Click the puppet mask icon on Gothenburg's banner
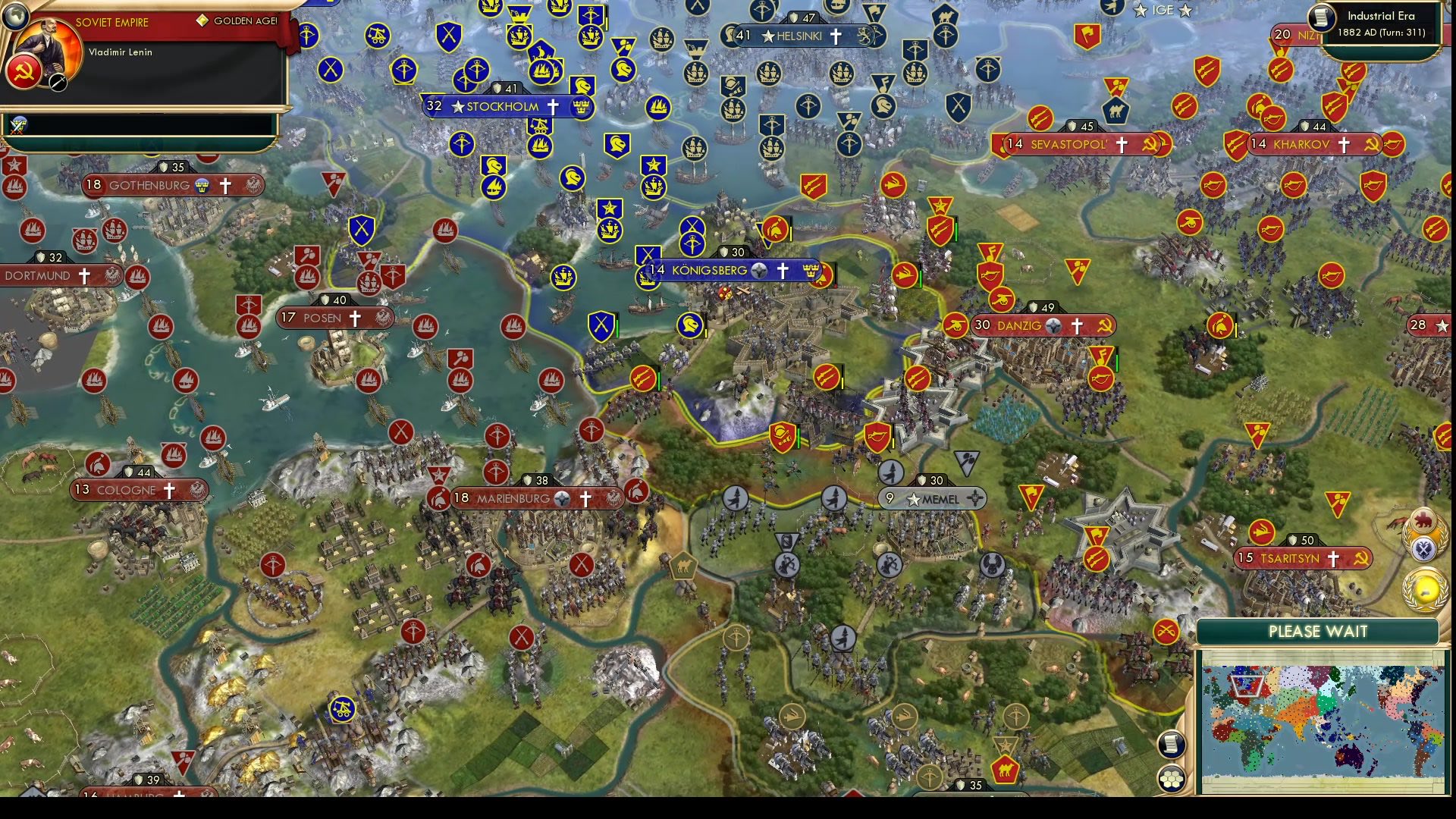1456x819 pixels. 202,184
